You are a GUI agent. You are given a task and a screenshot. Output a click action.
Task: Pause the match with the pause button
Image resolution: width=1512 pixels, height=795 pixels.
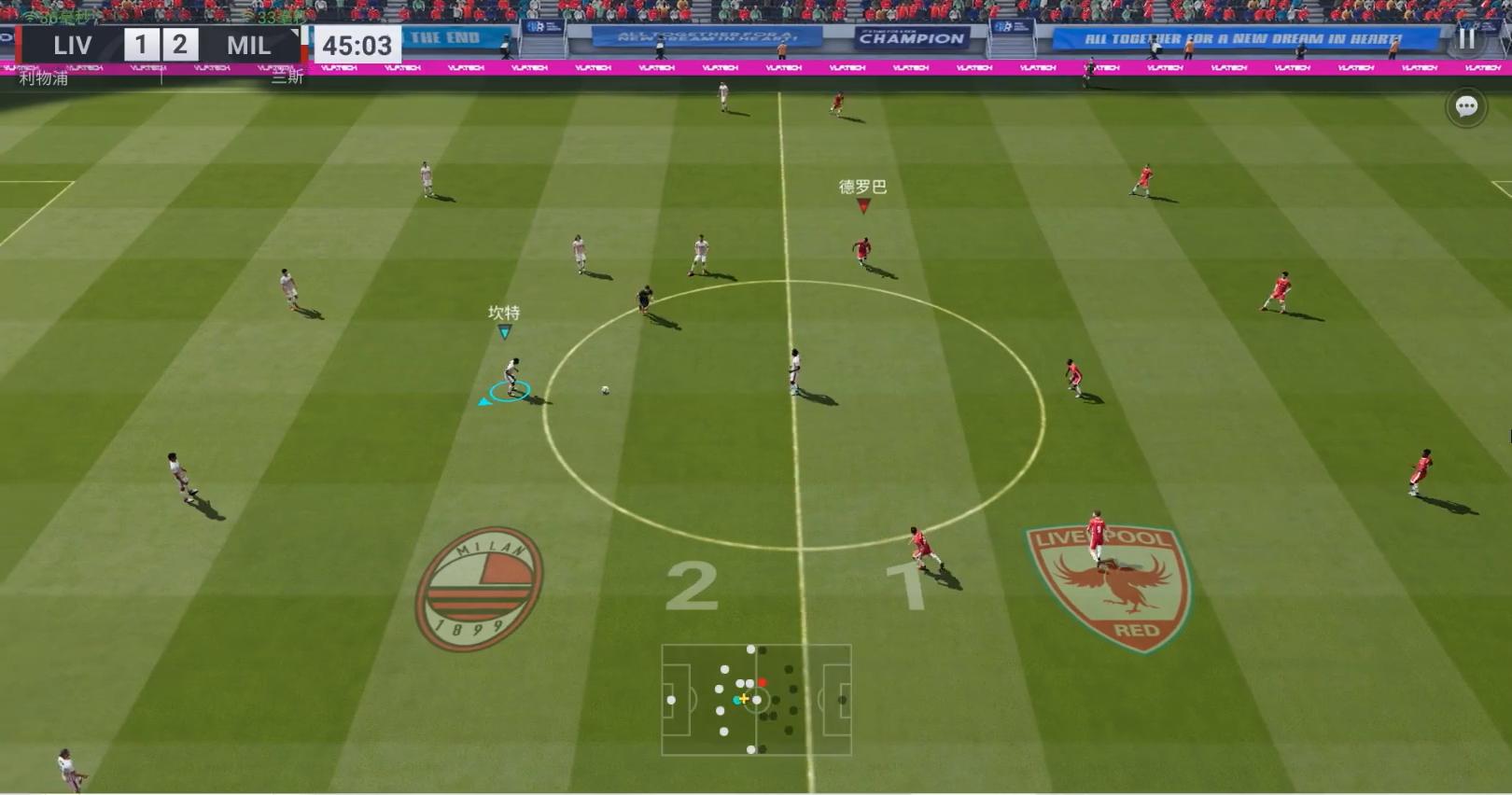[1466, 38]
